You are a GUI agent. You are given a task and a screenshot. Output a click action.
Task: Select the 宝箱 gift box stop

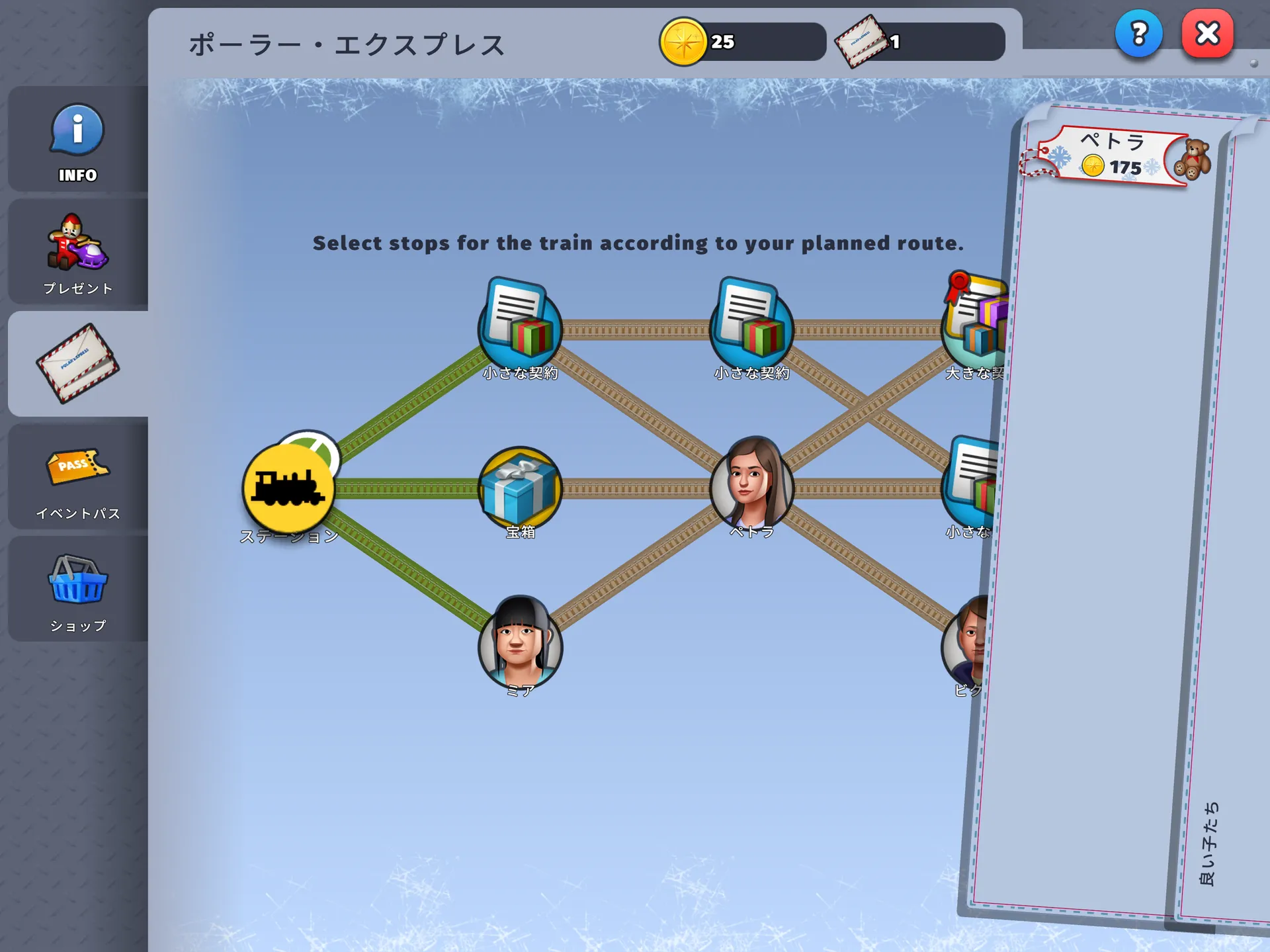point(520,490)
